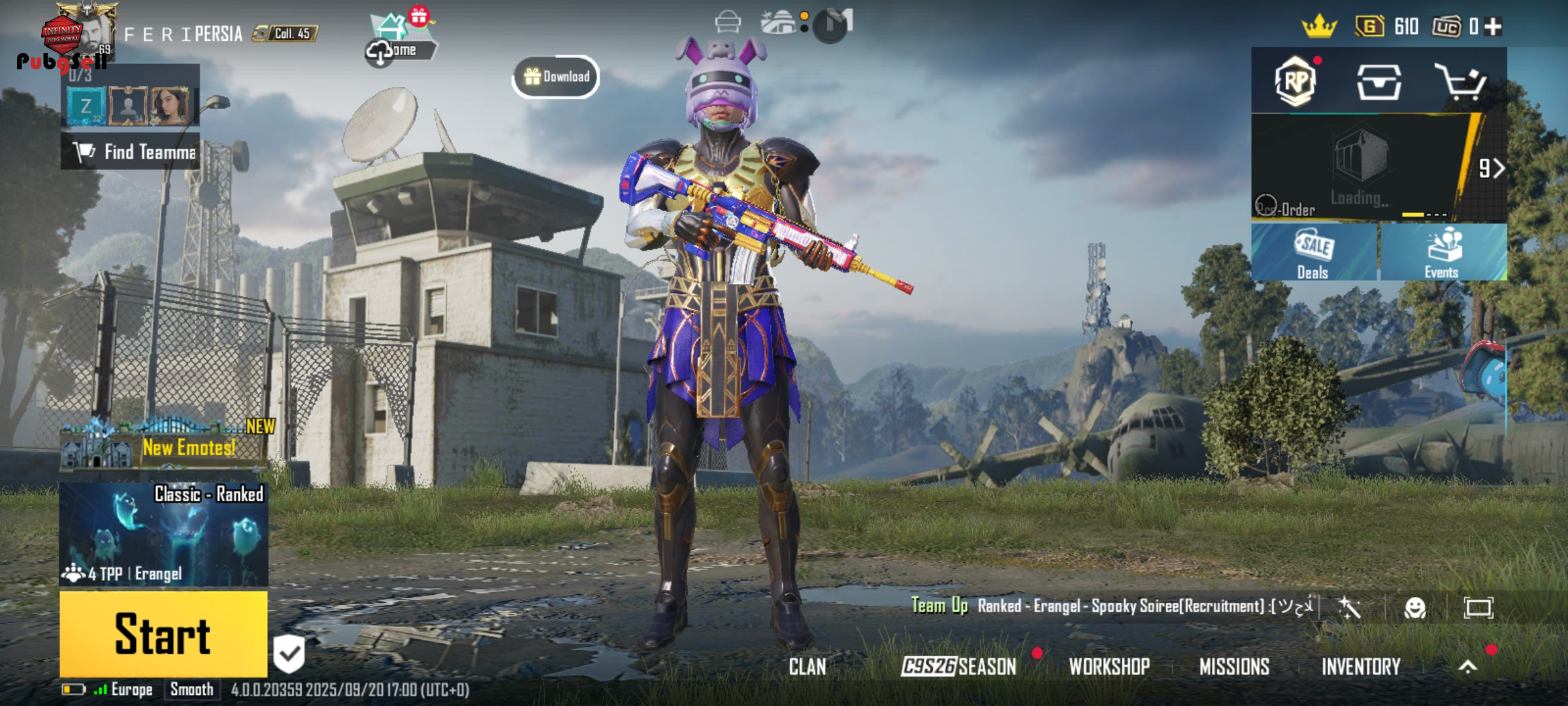Click the Download gift button
Image resolution: width=1568 pixels, height=706 pixels.
[556, 77]
